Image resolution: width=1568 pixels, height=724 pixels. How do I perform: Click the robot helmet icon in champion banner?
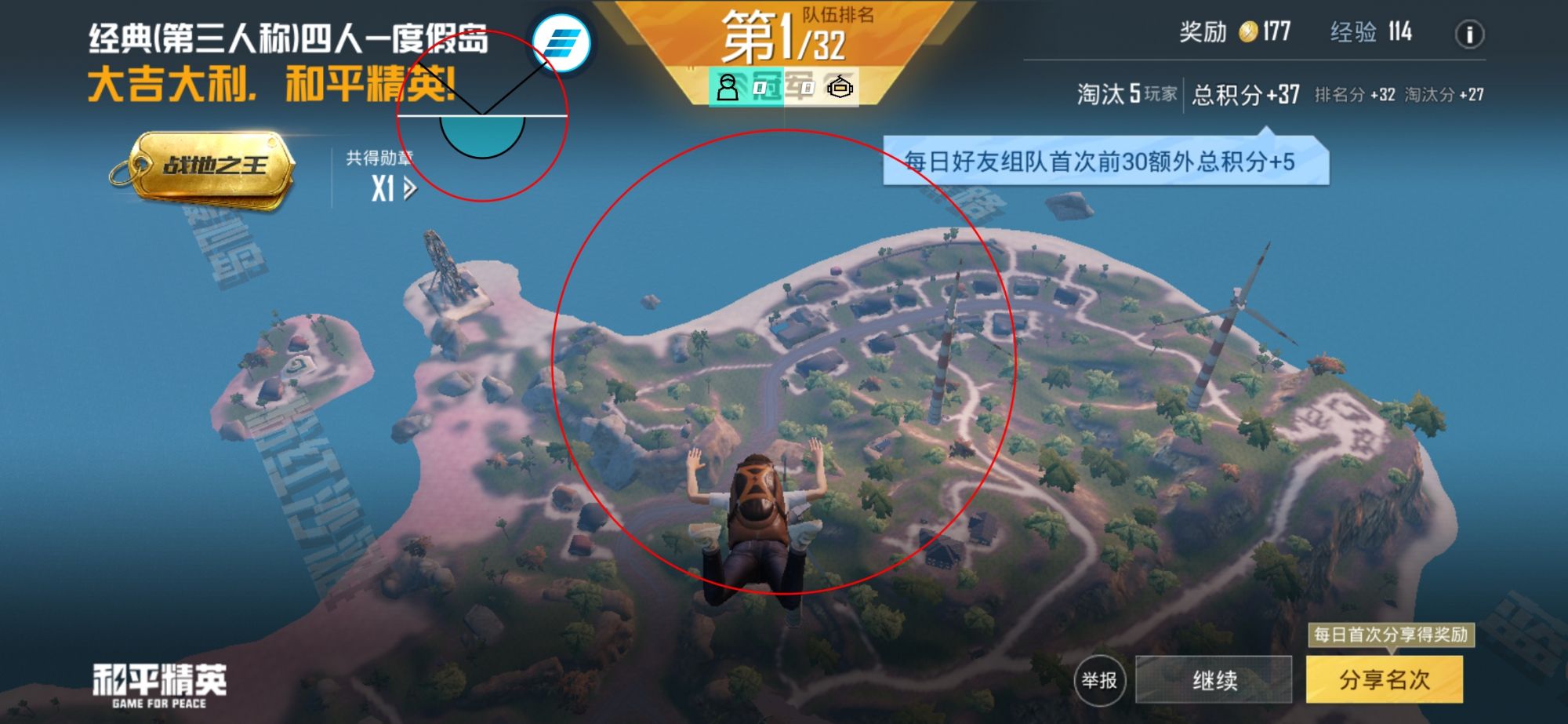pos(841,89)
